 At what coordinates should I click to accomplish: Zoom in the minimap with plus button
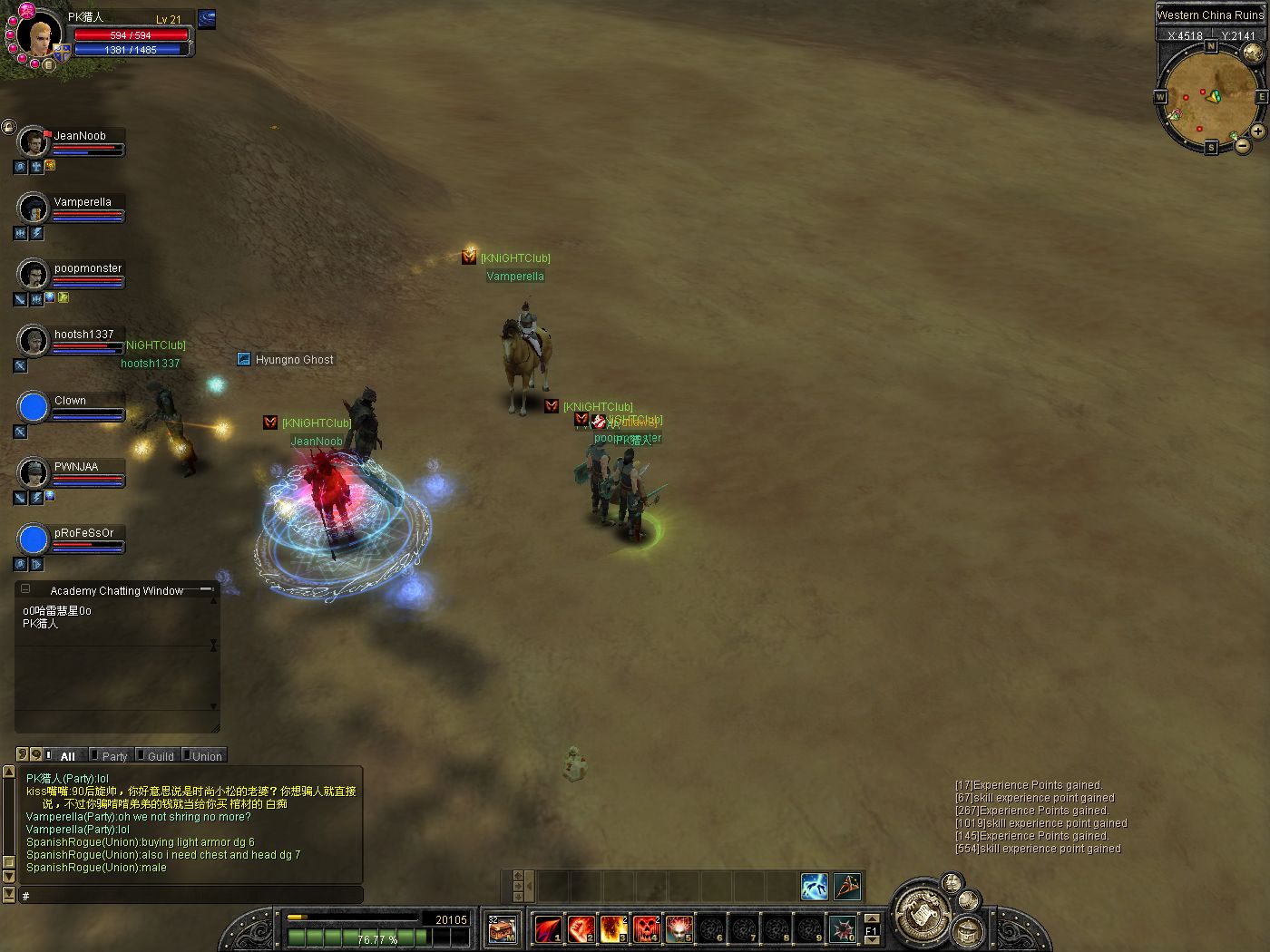tap(1257, 131)
